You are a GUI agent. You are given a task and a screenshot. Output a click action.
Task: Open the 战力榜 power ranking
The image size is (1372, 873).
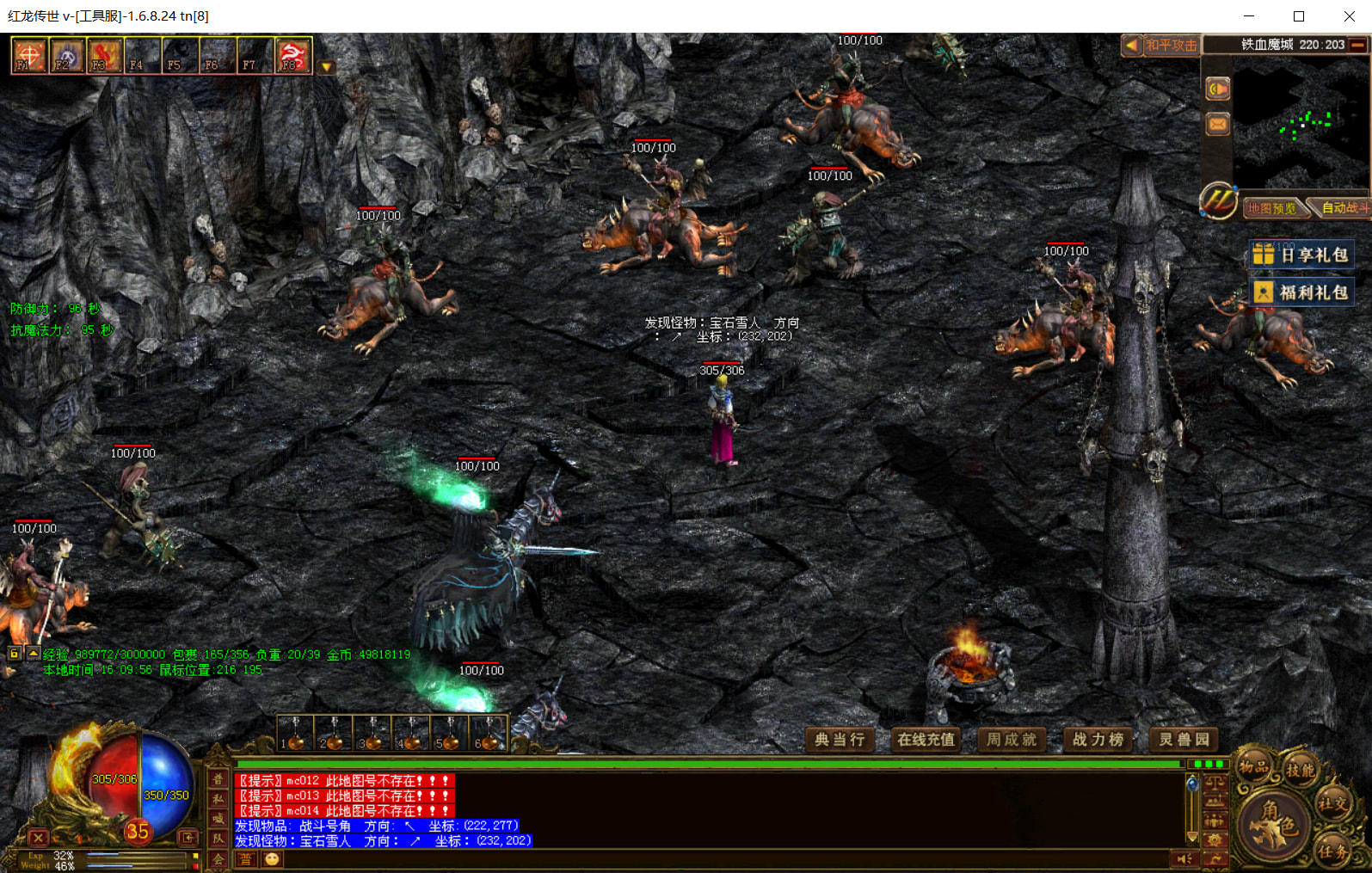point(1098,740)
